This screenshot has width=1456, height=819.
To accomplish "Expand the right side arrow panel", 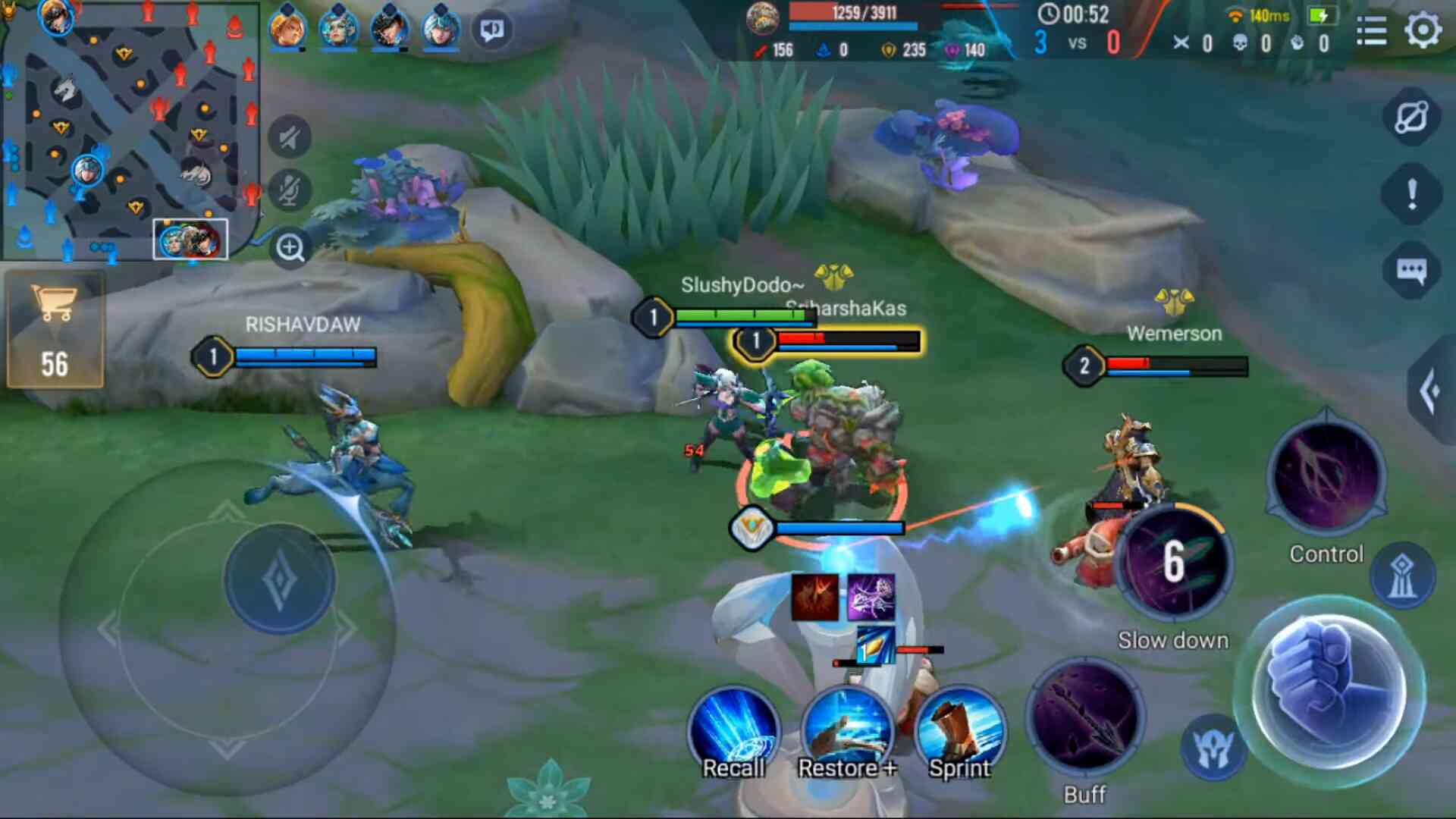I will pyautogui.click(x=1432, y=391).
